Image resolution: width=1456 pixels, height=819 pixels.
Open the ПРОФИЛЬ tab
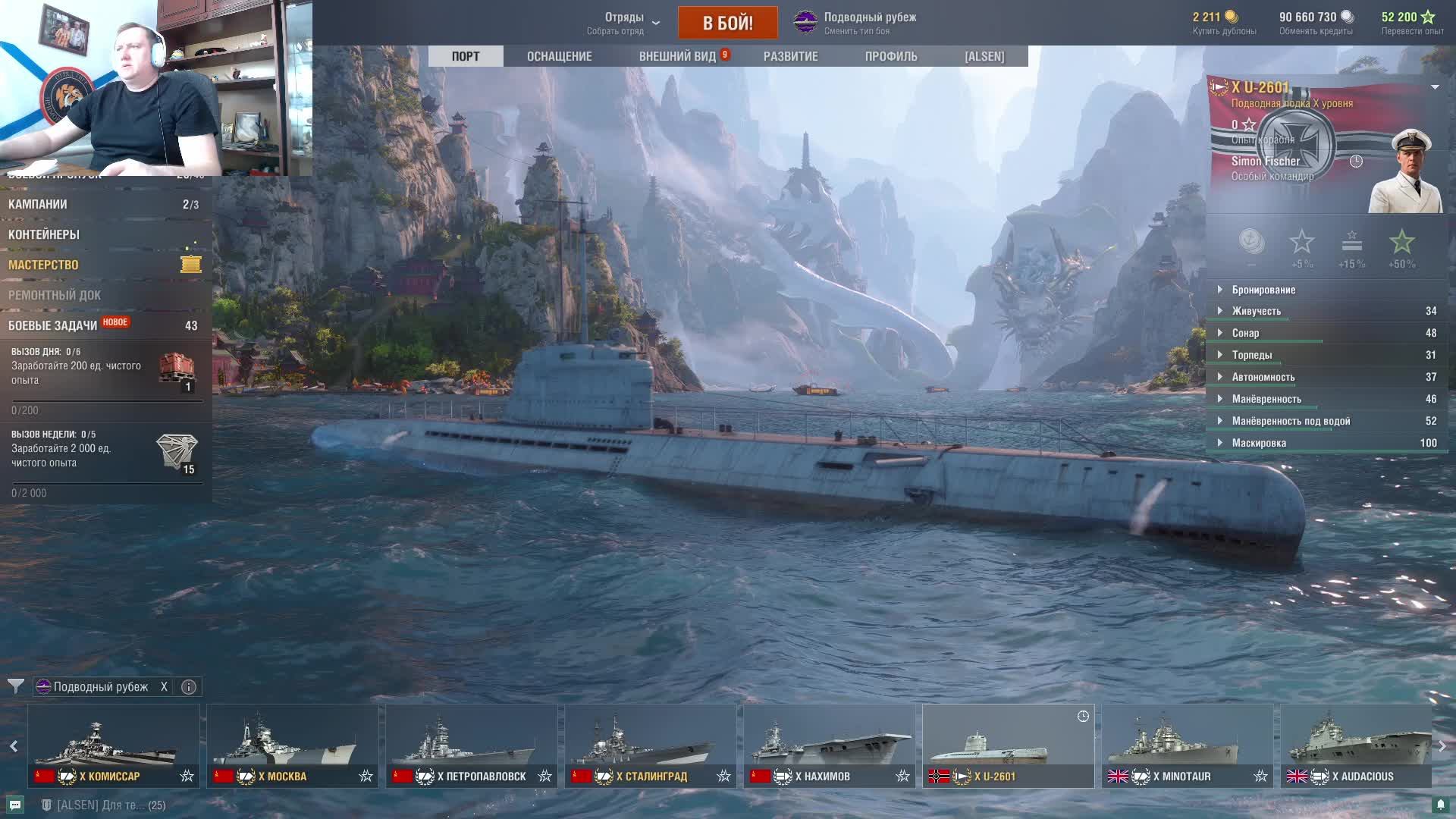pos(890,56)
